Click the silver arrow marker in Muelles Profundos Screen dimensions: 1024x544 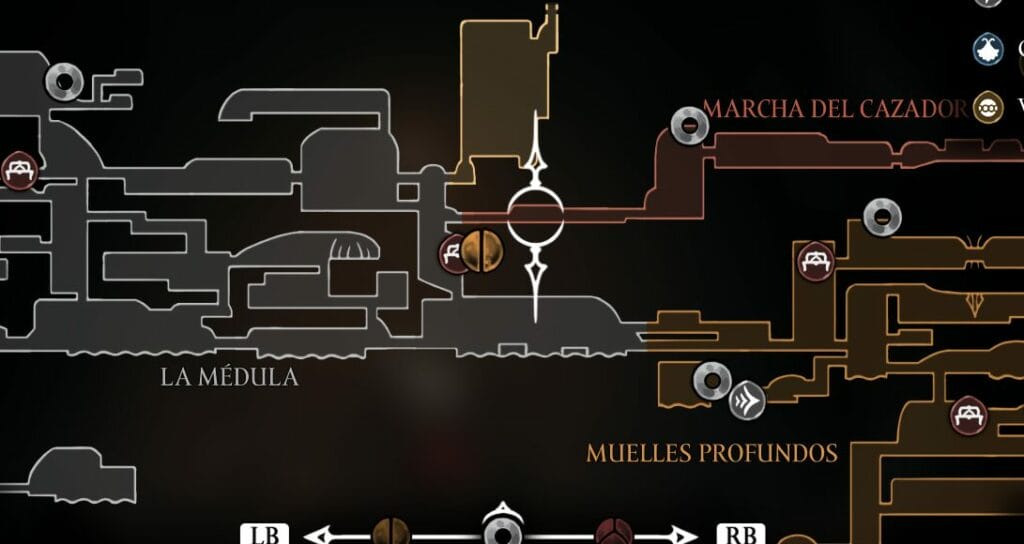pyautogui.click(x=747, y=400)
